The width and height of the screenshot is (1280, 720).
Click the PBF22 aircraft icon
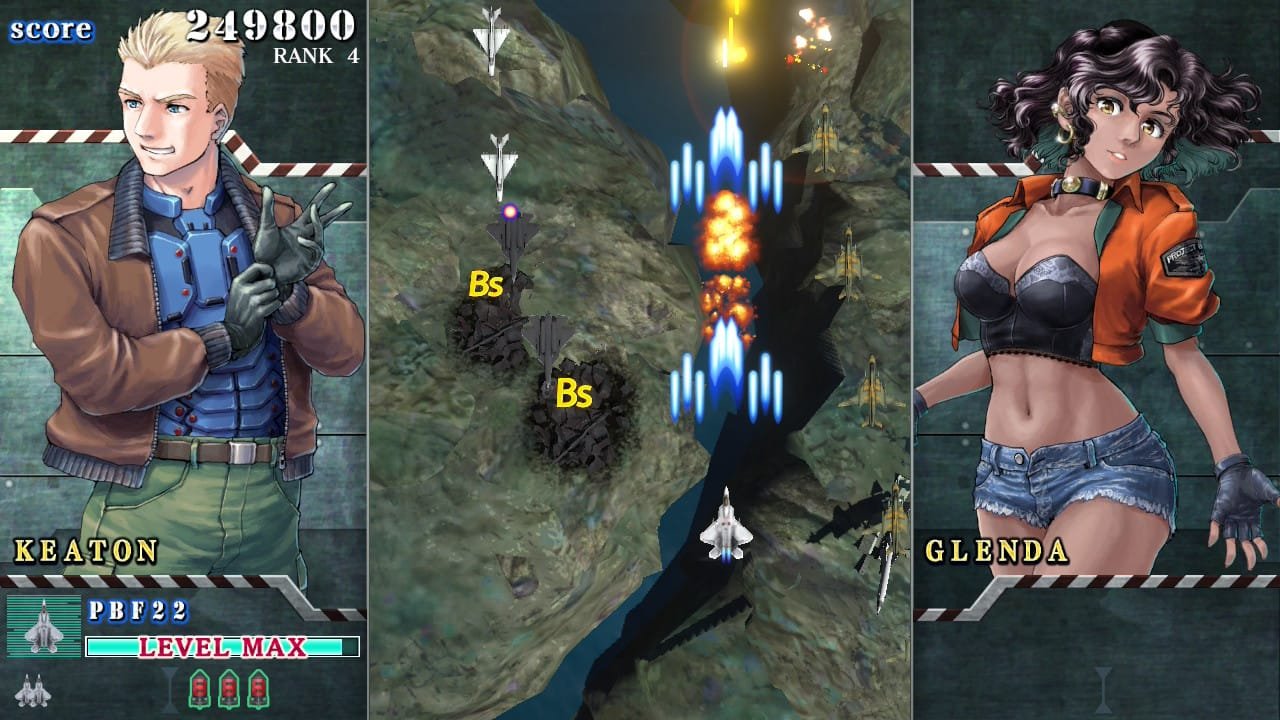pos(44,627)
